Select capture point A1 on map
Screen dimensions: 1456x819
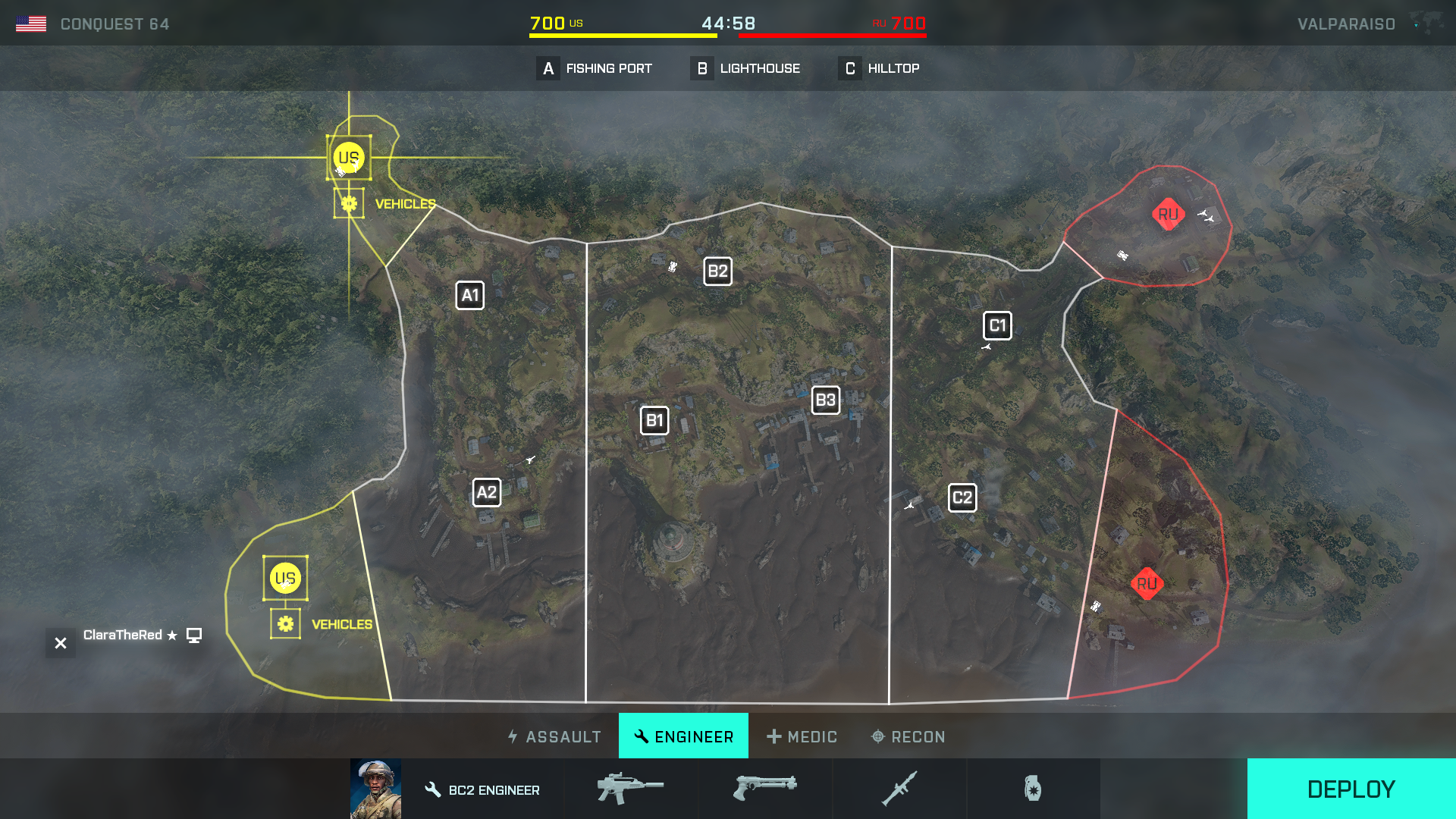coord(469,295)
